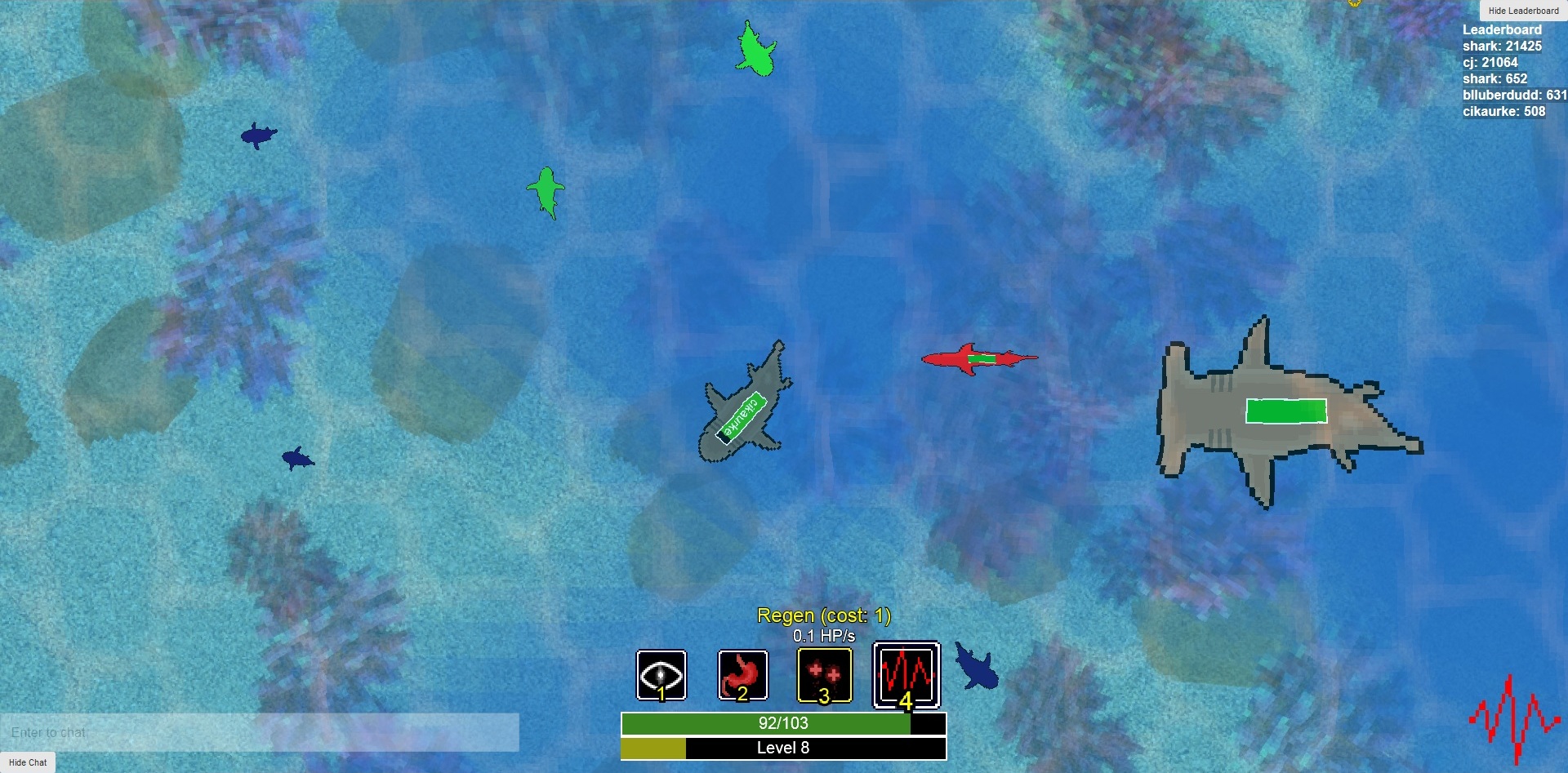Buy the Regen upgrade with red crosses
Image resolution: width=1568 pixels, height=773 pixels.
(x=824, y=675)
